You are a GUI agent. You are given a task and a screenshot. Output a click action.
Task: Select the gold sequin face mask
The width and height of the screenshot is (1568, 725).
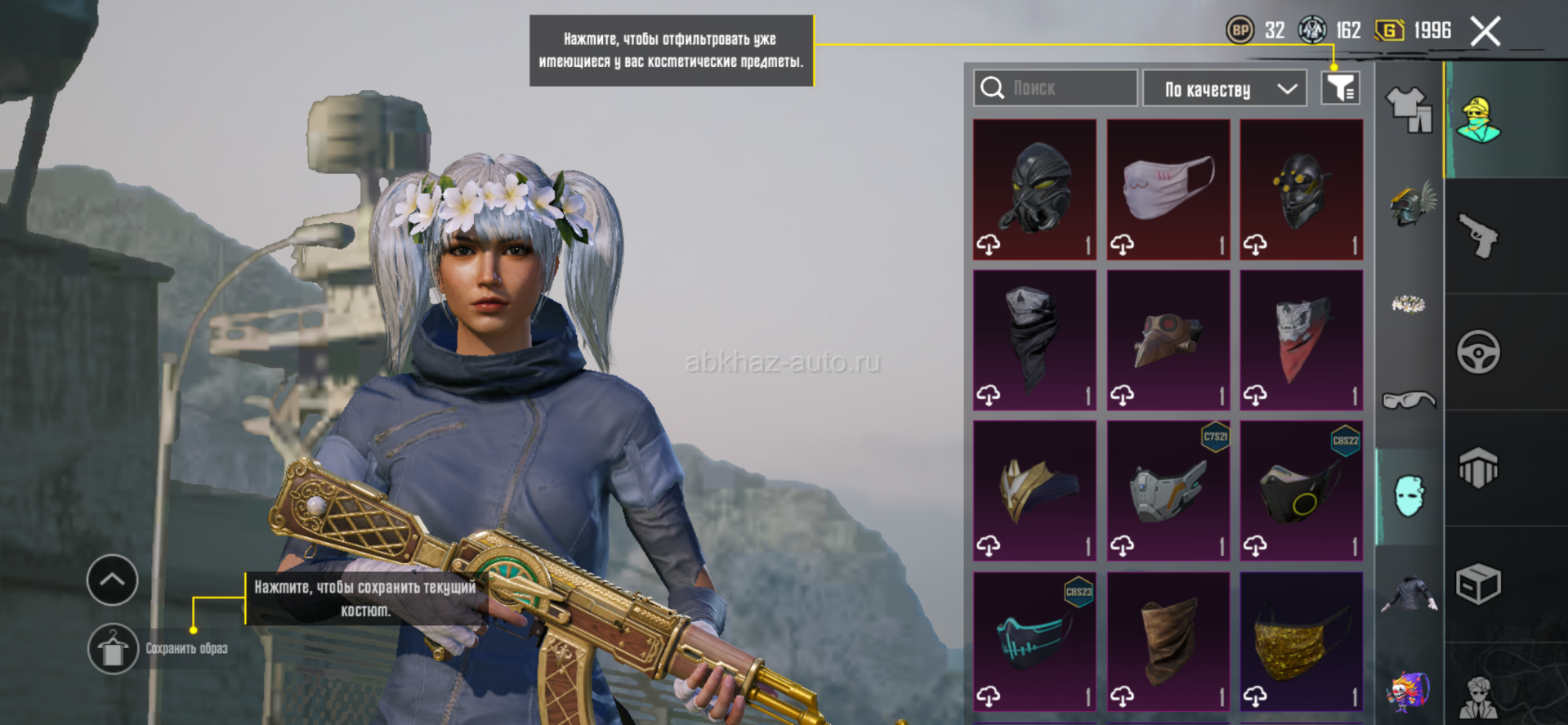(x=1301, y=642)
